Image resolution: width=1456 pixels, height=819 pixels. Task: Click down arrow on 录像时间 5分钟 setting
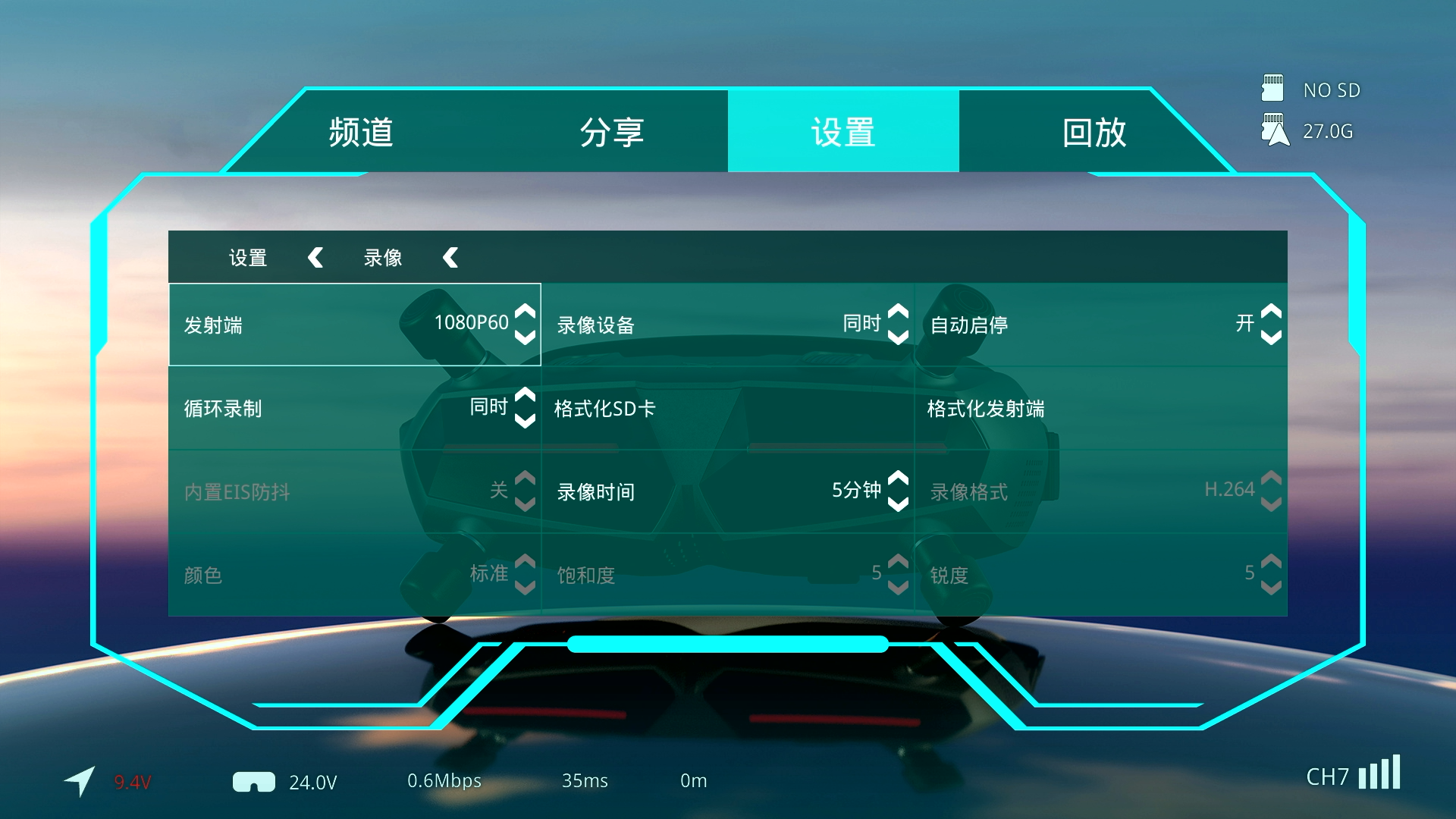pyautogui.click(x=896, y=503)
